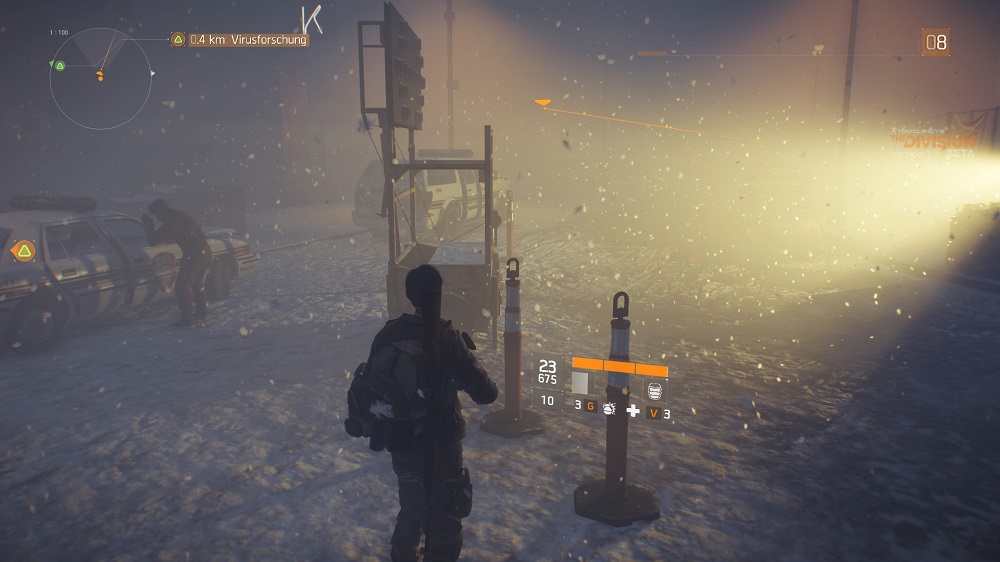Open the circular minimap
The width and height of the screenshot is (1000, 562).
100,78
